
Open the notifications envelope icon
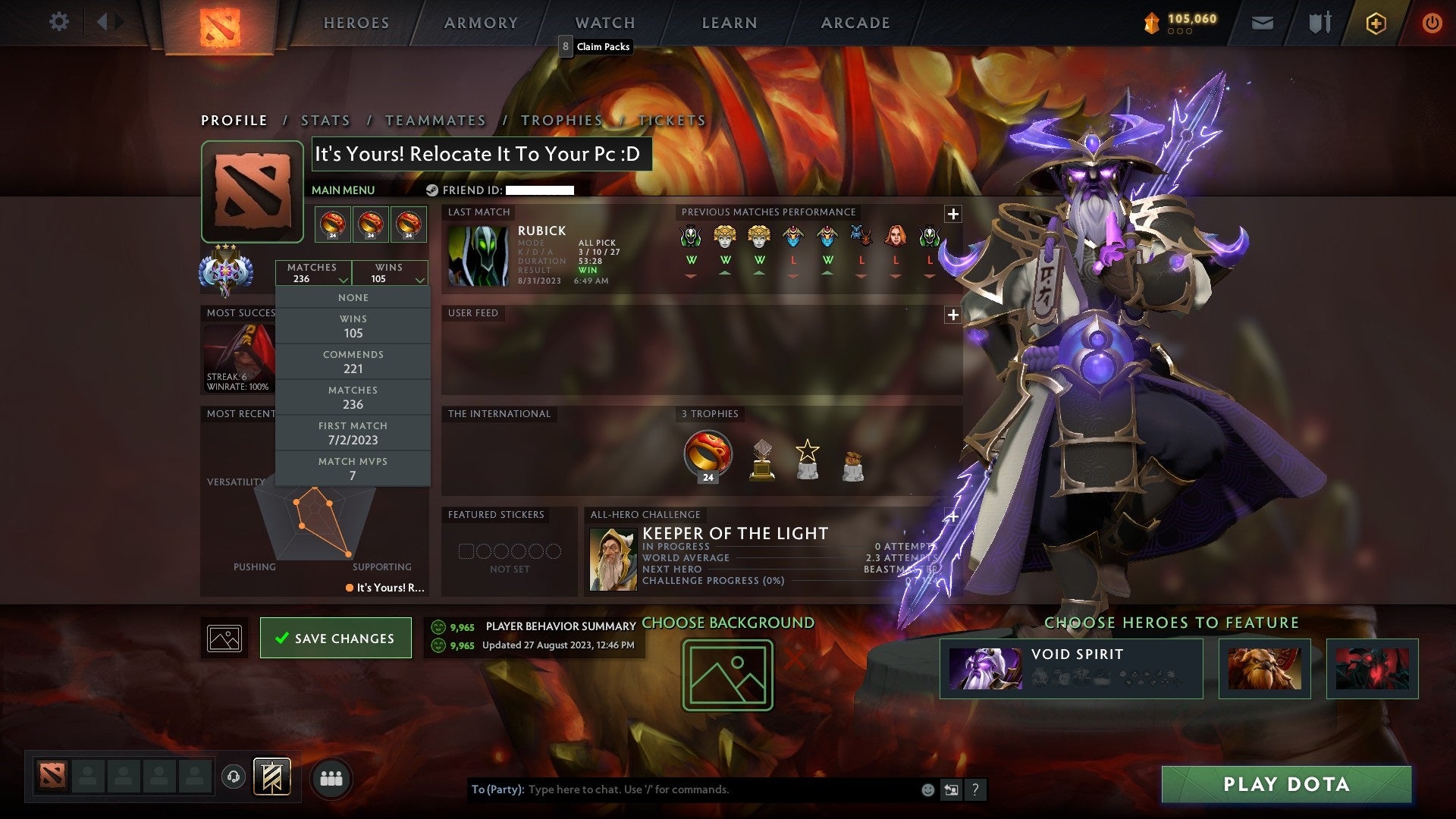coord(1263,23)
